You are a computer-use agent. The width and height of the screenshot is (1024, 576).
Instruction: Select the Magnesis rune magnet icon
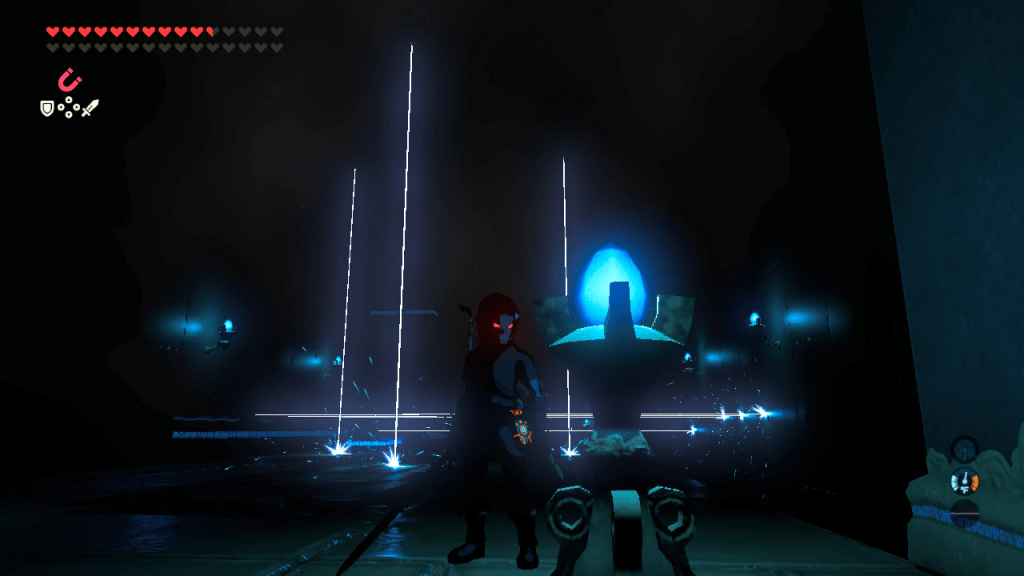click(x=70, y=78)
